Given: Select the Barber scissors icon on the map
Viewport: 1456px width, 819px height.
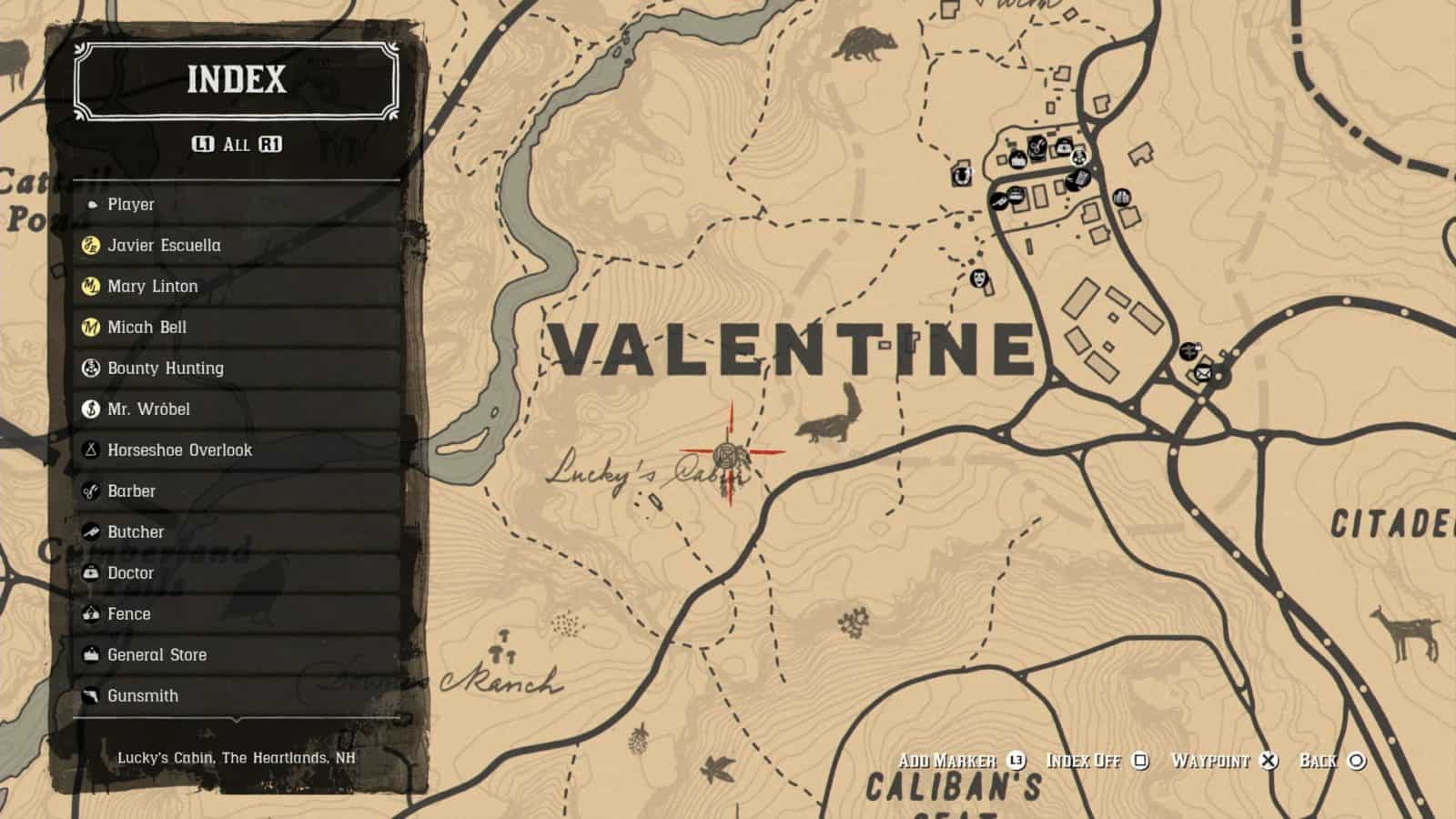Looking at the screenshot, I should (1036, 147).
